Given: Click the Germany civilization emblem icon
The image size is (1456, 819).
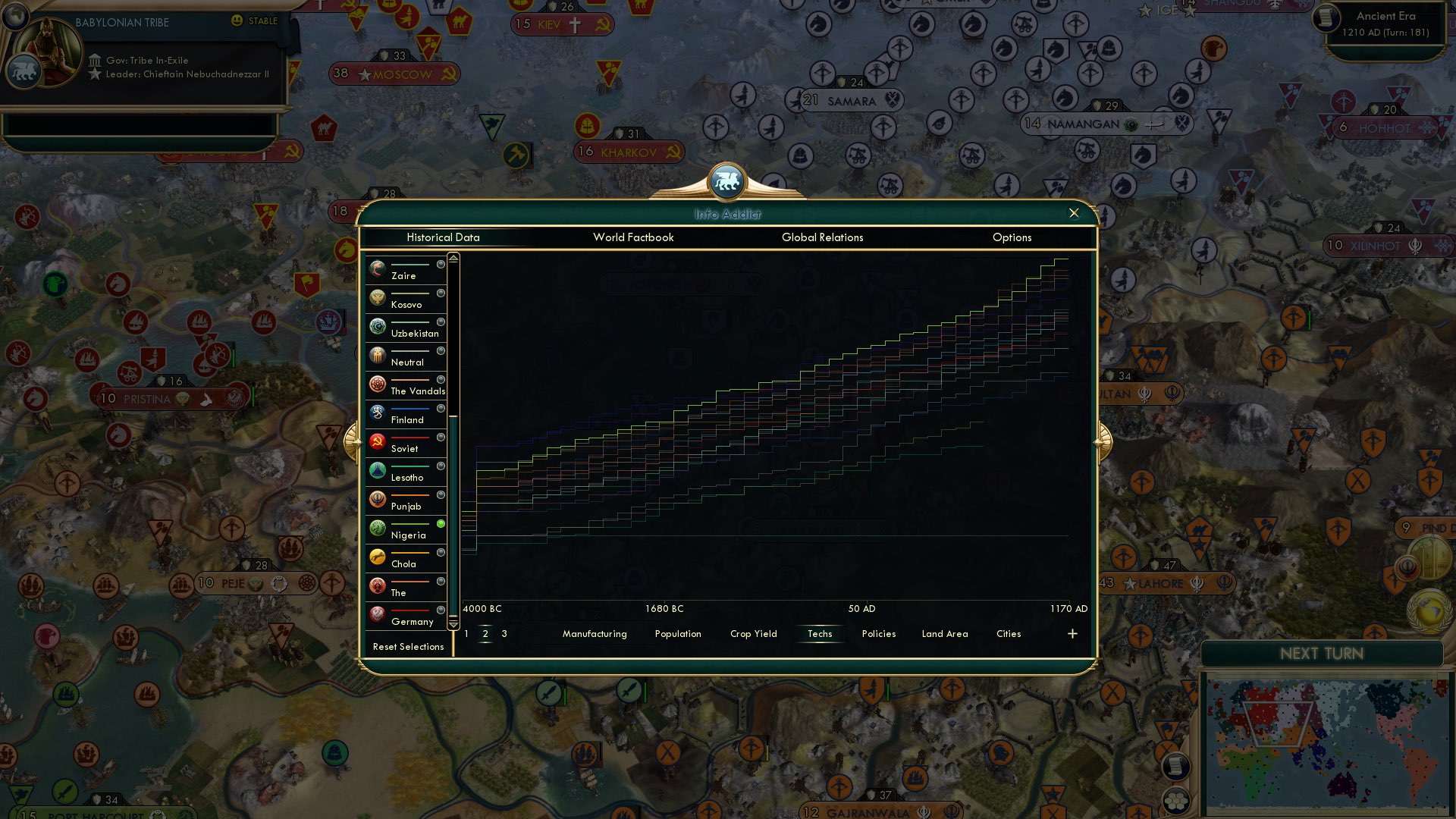Looking at the screenshot, I should pyautogui.click(x=377, y=613).
